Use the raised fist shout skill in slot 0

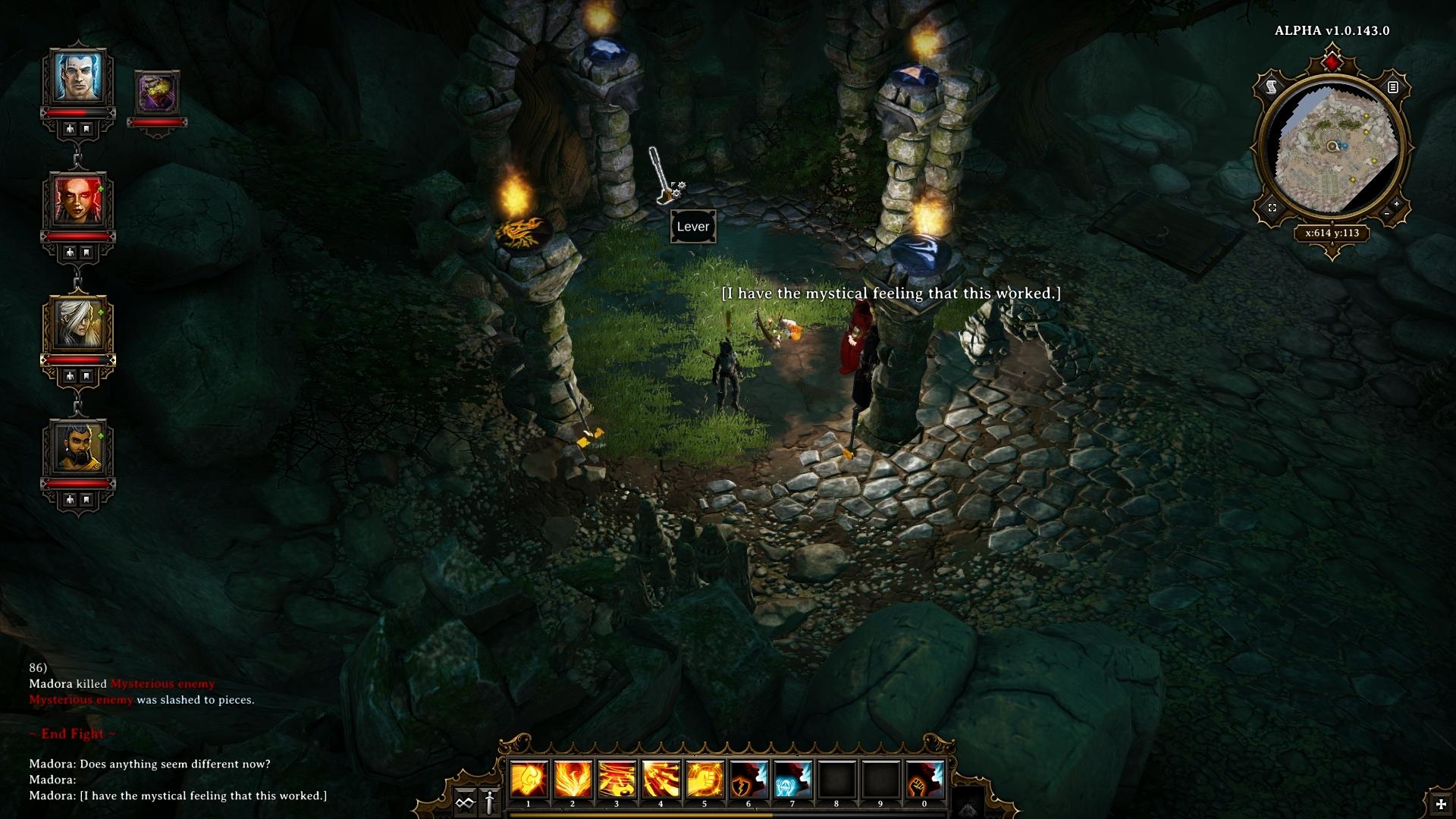pos(924,780)
